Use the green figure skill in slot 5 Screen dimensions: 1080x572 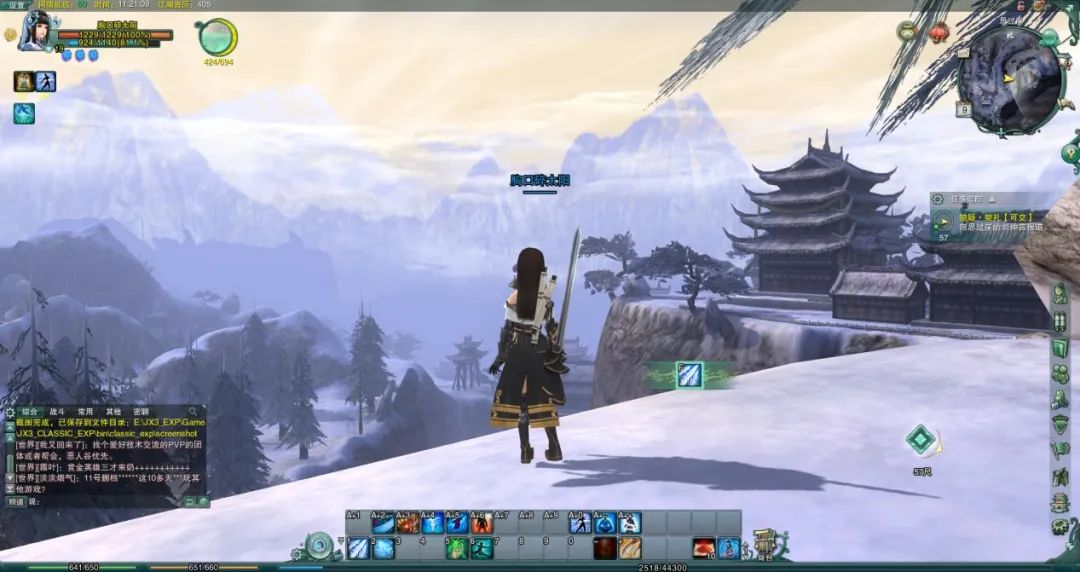457,548
